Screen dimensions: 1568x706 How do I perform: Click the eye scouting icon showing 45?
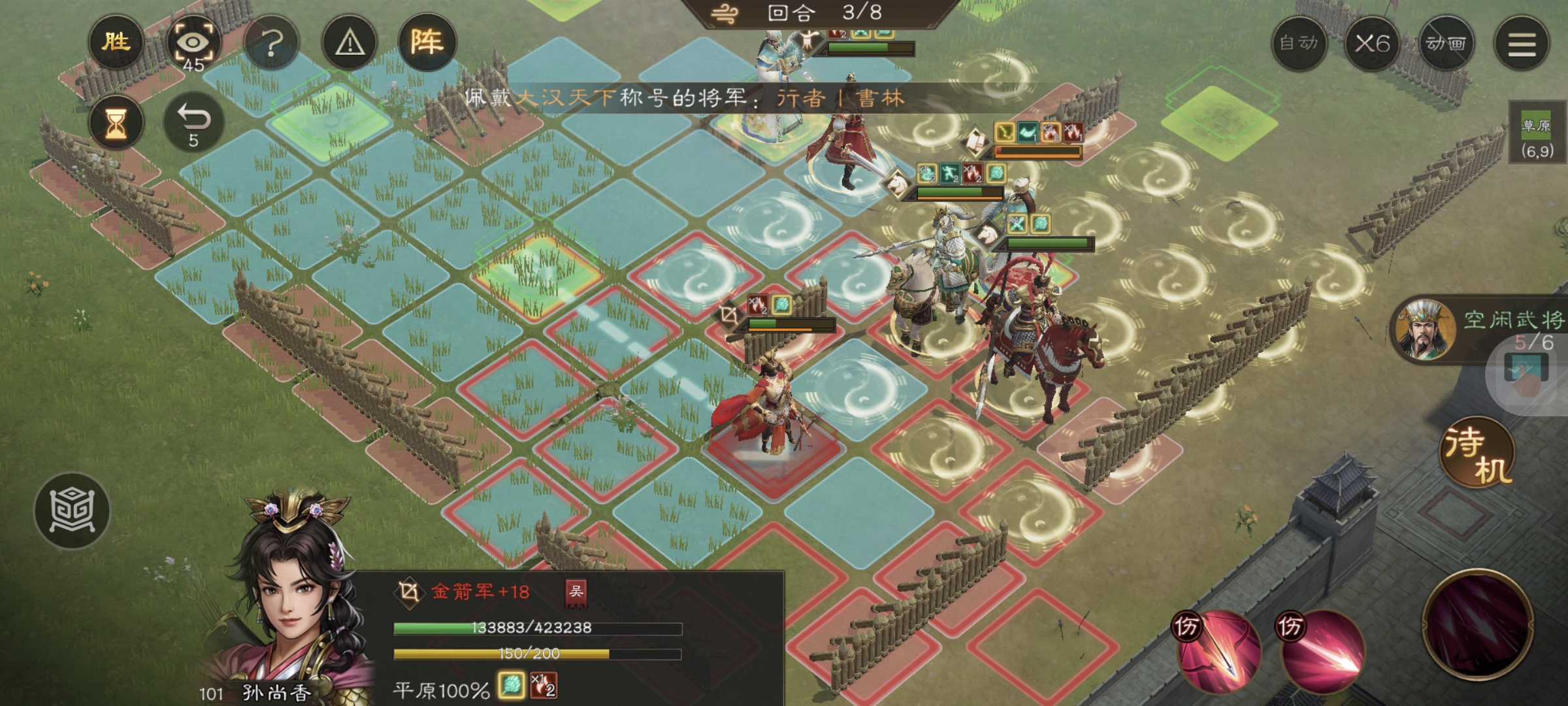193,43
